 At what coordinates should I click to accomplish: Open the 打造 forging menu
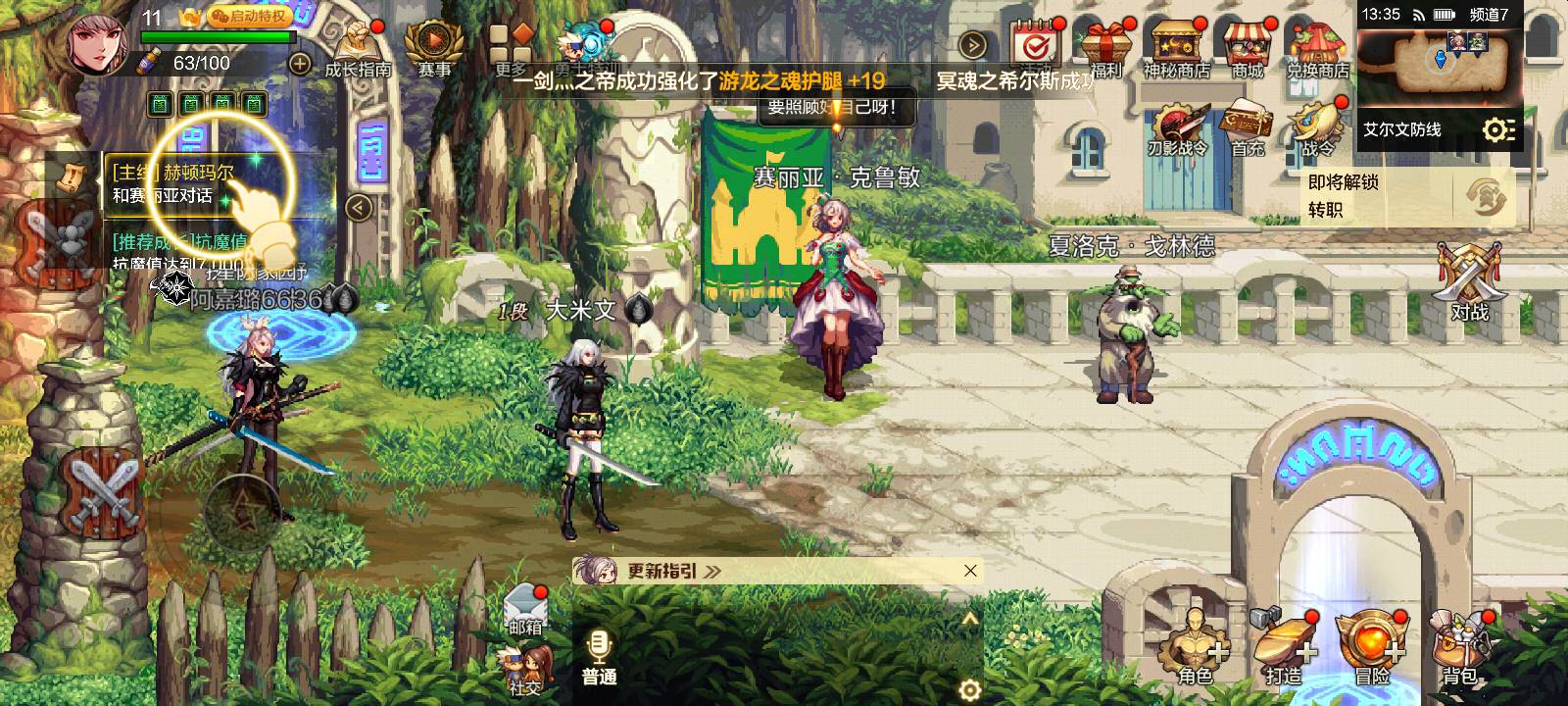1285,649
